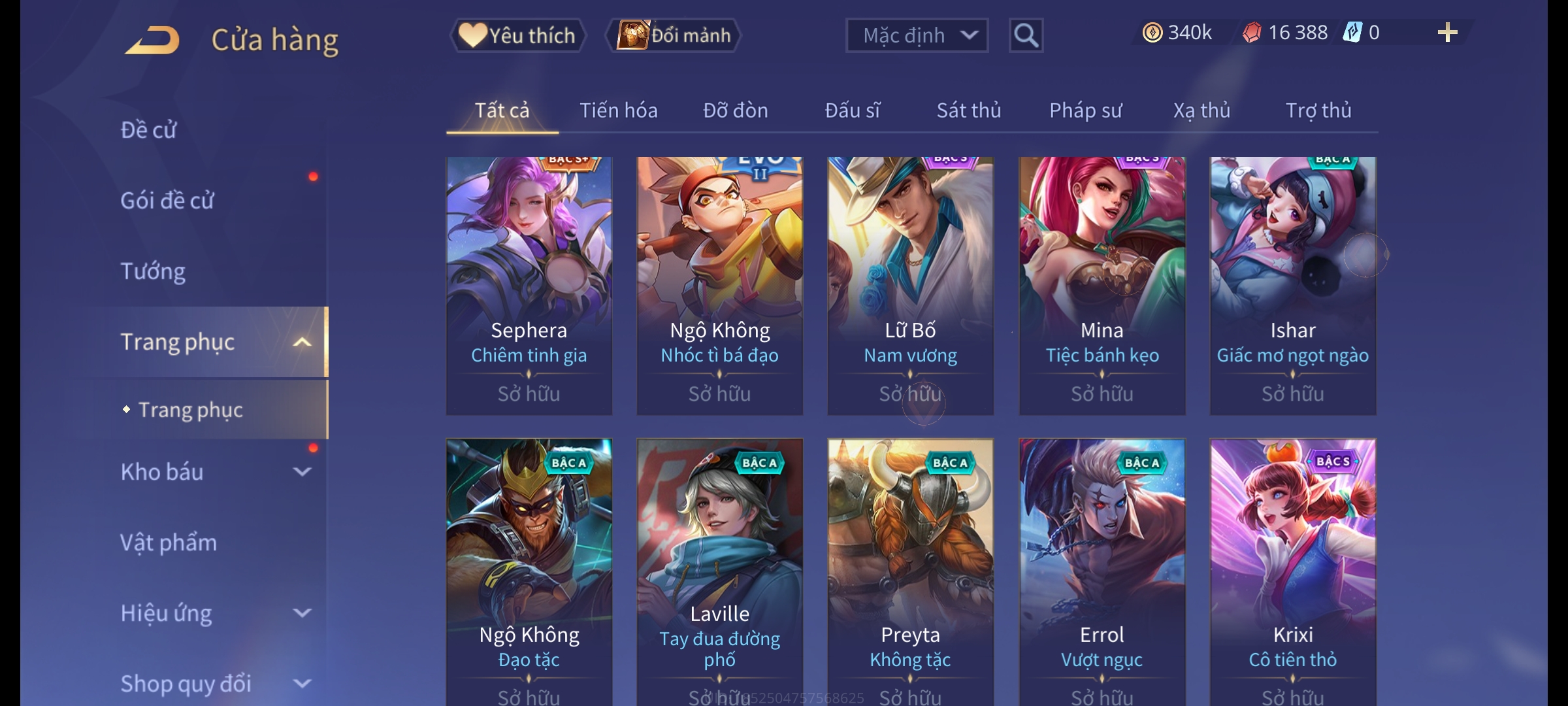This screenshot has width=1568, height=706.
Task: View Krixi Cô tiên thỏ skin card
Action: [x=1292, y=569]
